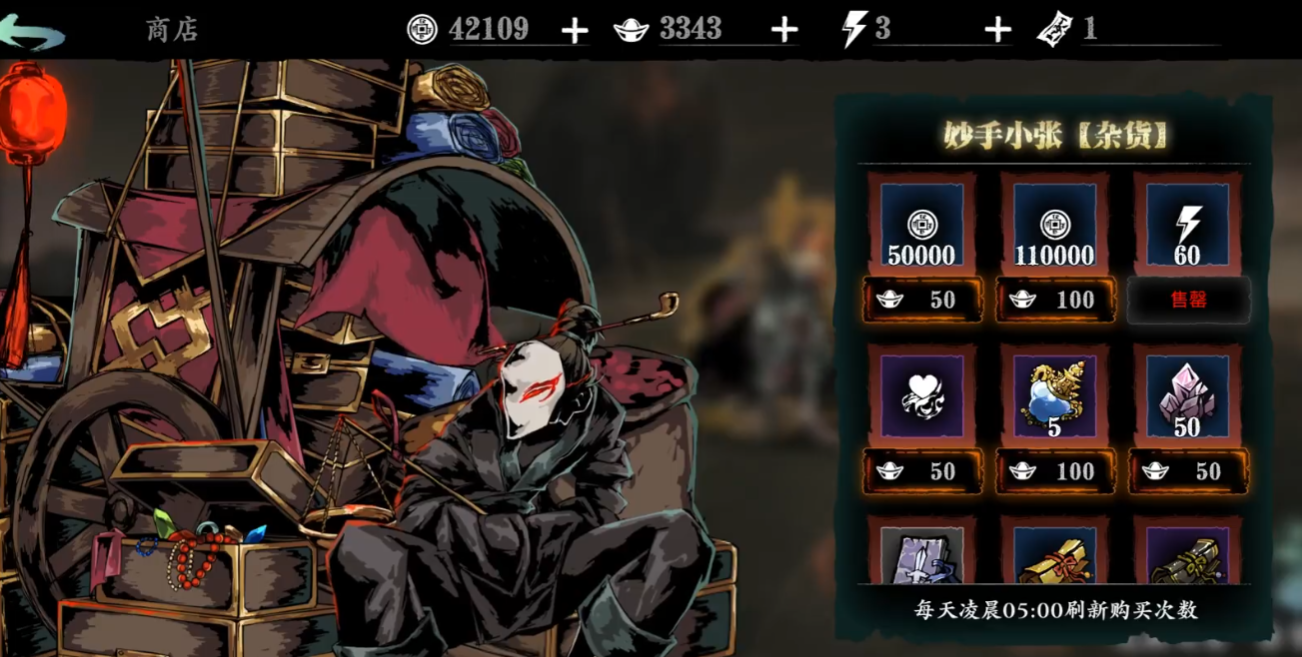Refill energy via the lightning plus button
Image resolution: width=1302 pixels, height=657 pixels.
tap(997, 31)
